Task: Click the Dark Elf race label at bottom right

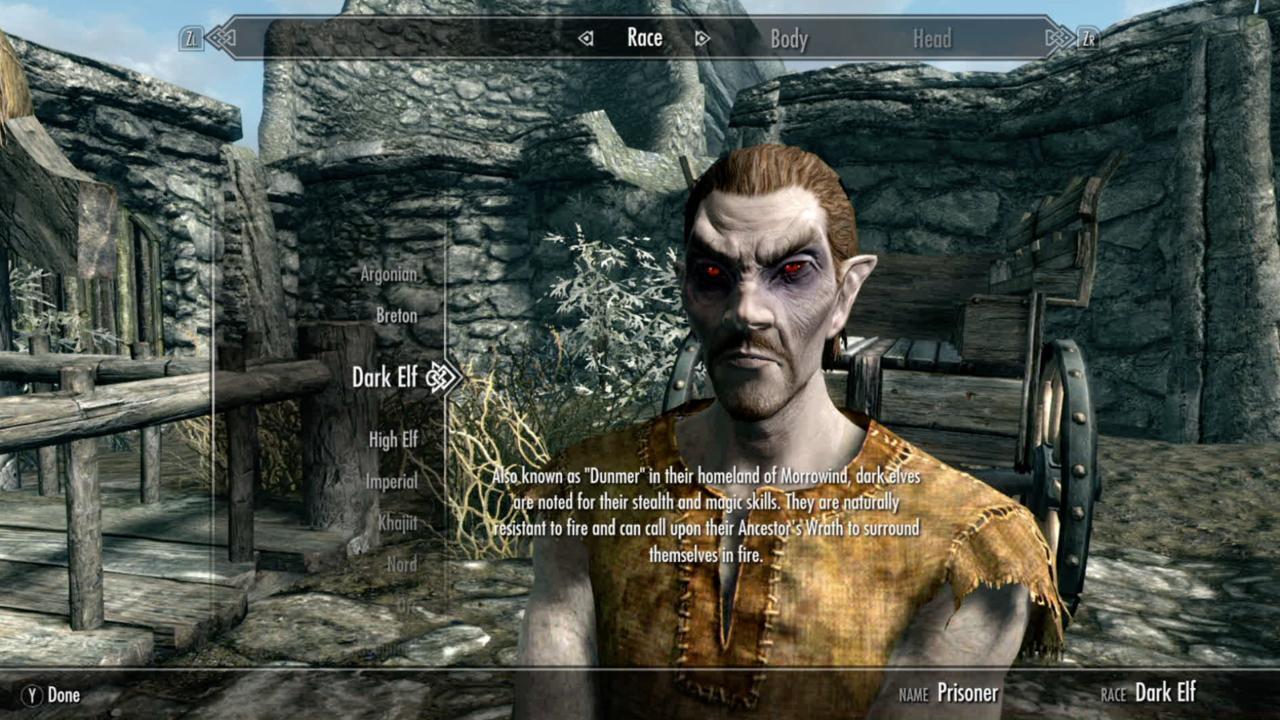Action: pyautogui.click(x=1166, y=691)
